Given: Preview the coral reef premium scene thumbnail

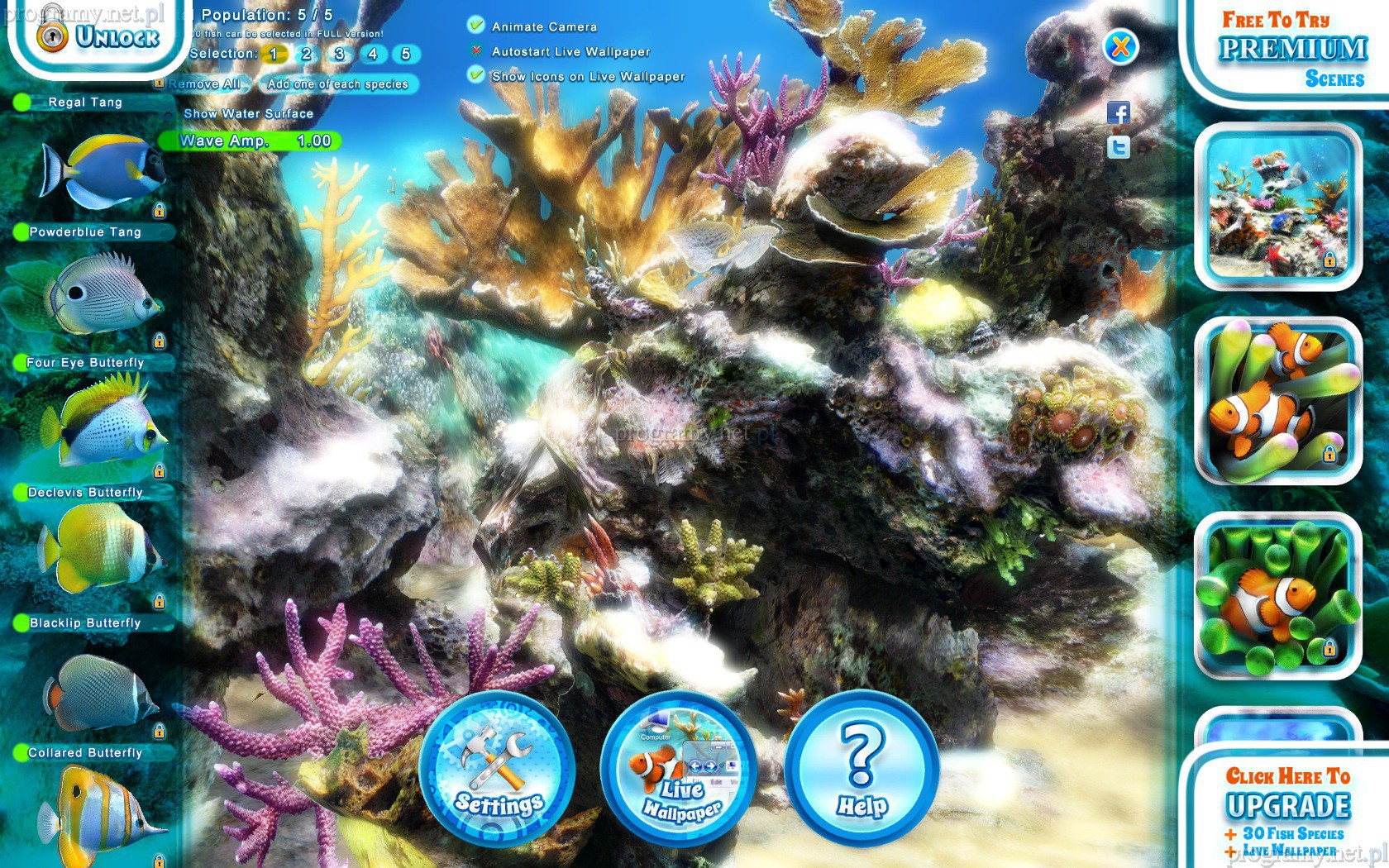Looking at the screenshot, I should coord(1278,207).
